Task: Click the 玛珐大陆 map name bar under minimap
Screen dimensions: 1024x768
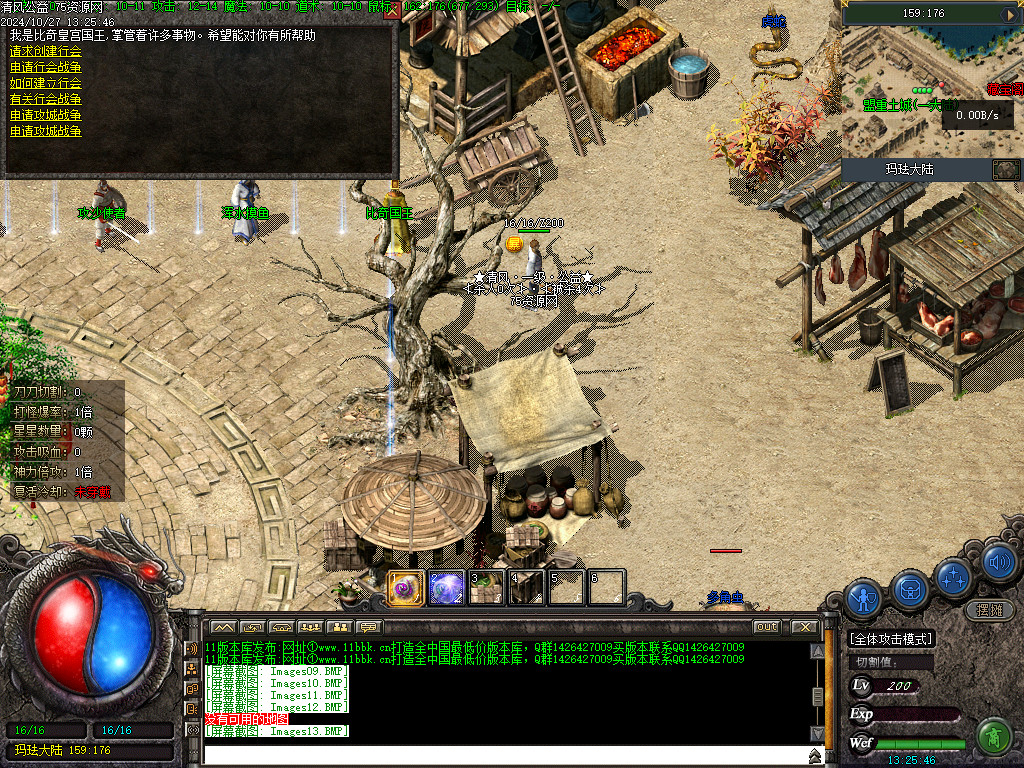Action: [910, 169]
